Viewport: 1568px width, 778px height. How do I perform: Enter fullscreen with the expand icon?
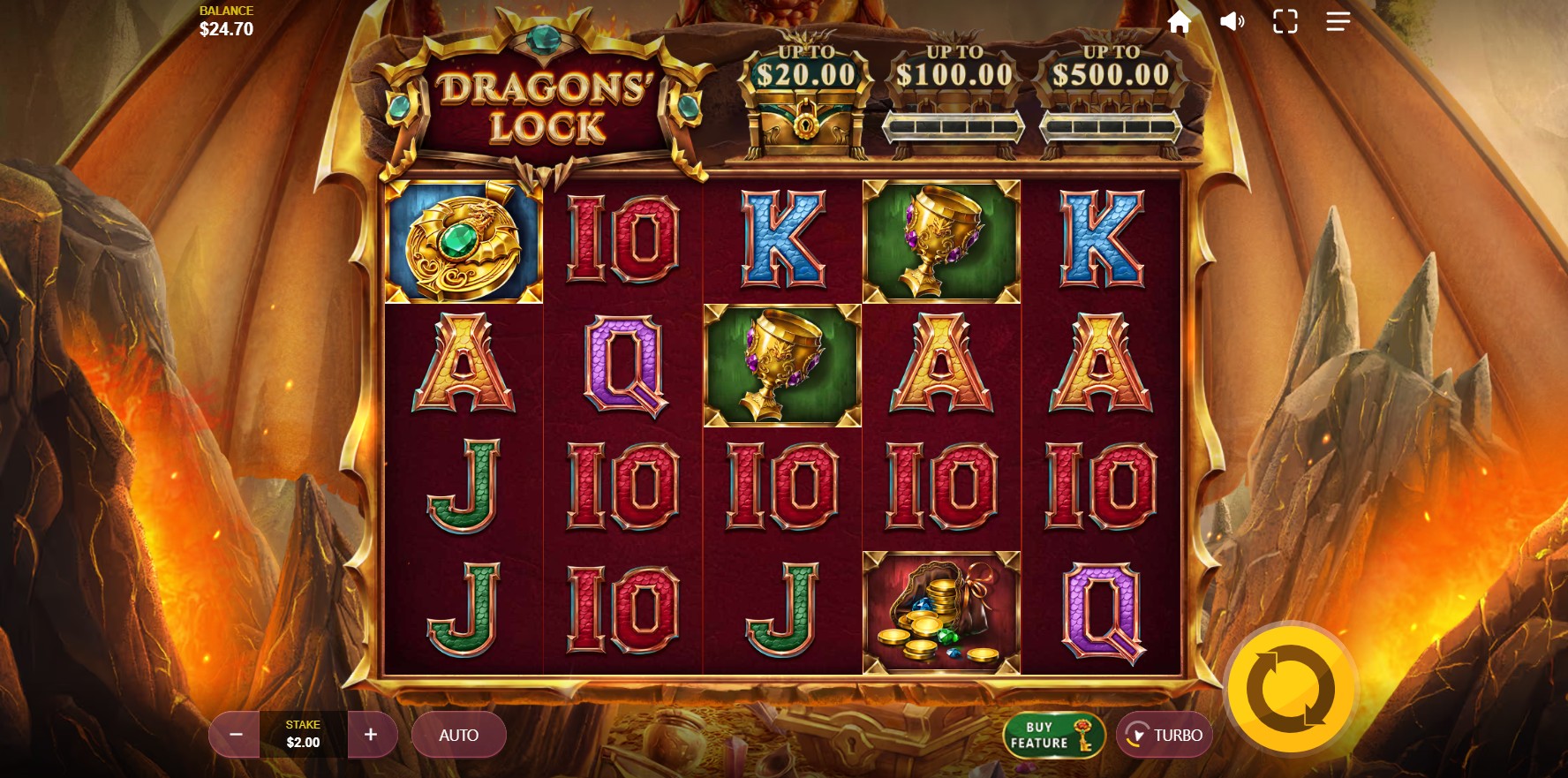point(1285,22)
